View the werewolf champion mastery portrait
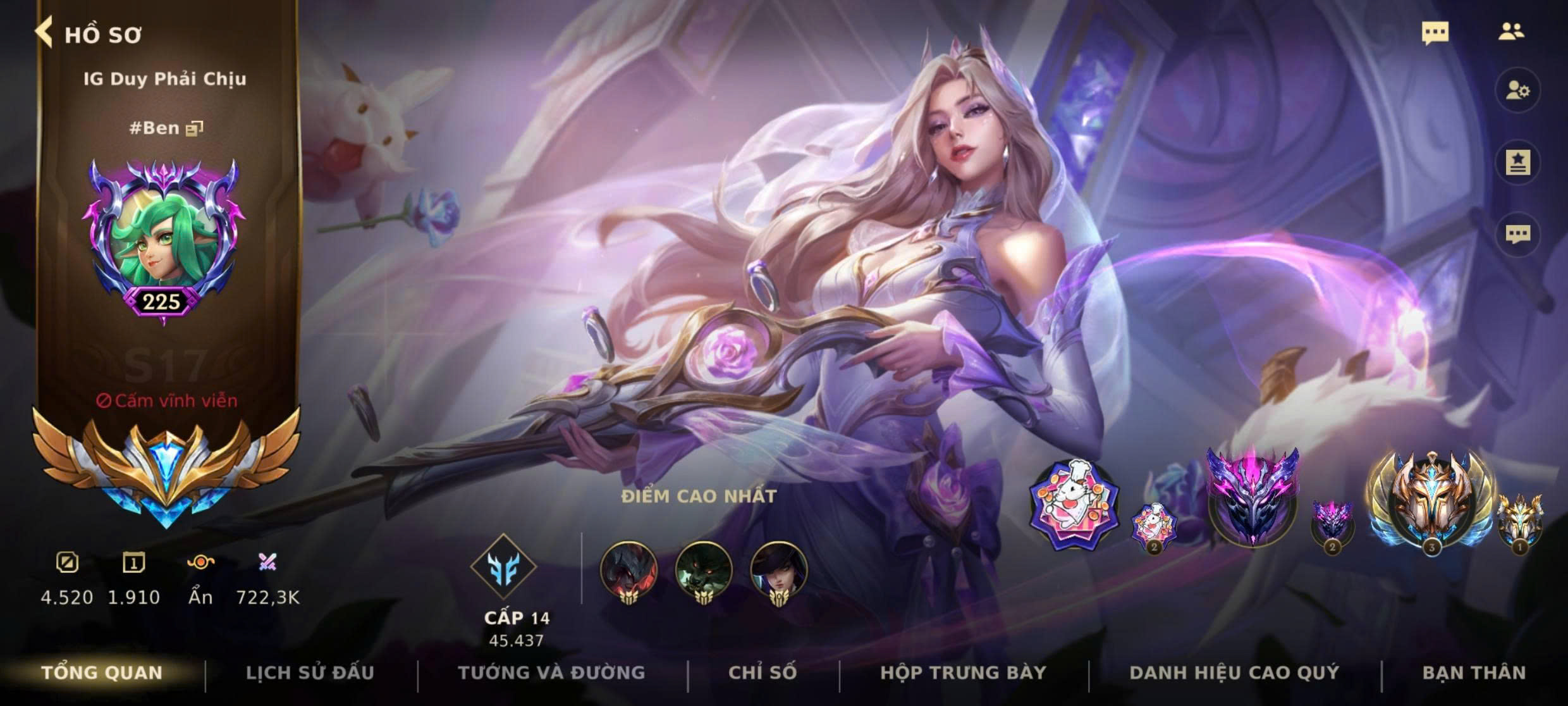This screenshot has height=706, width=1568. click(x=704, y=571)
